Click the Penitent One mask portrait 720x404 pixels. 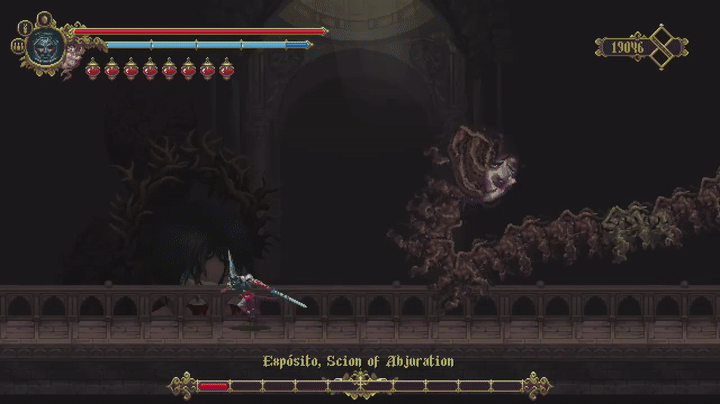[46, 46]
